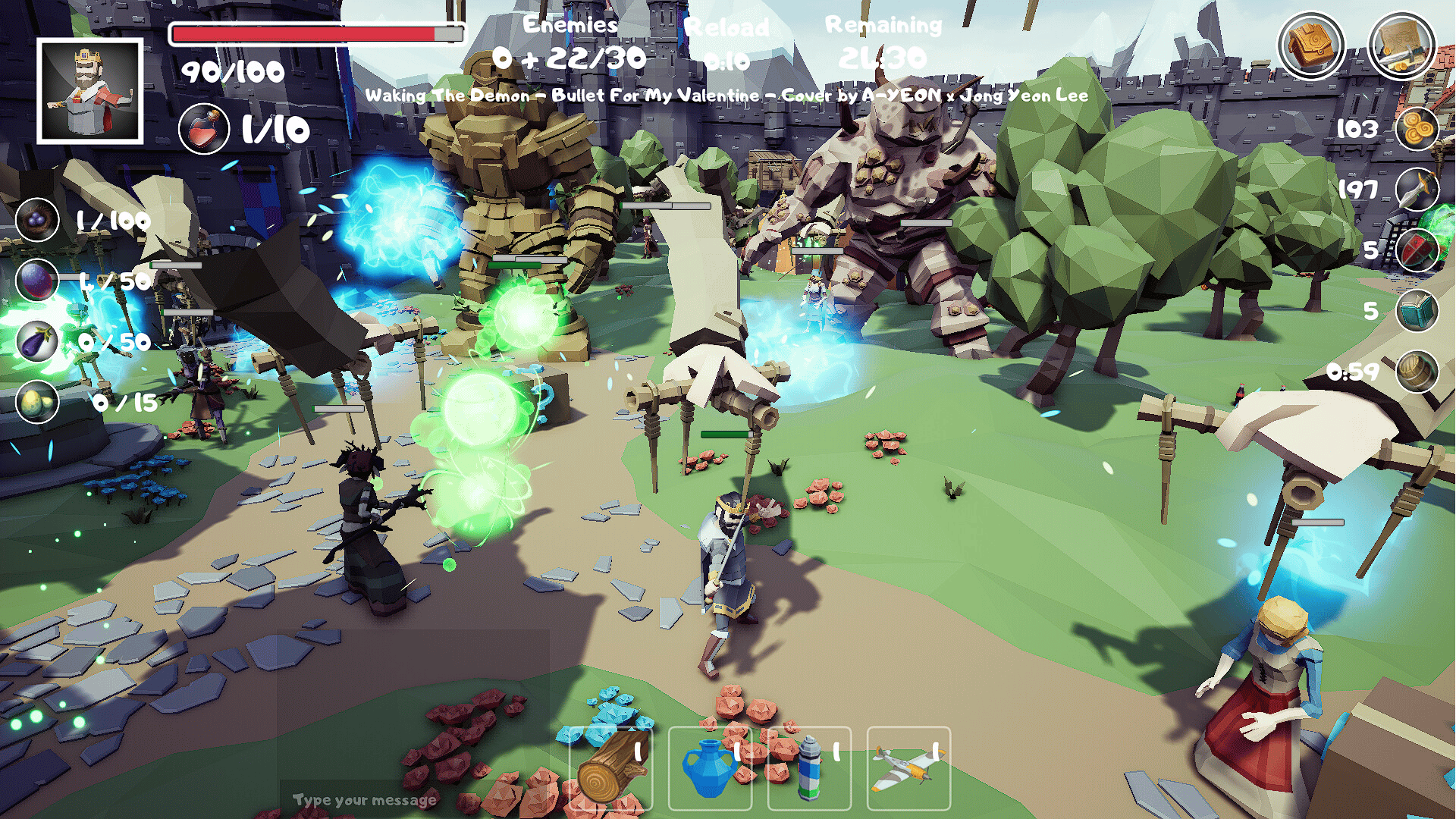Choose the yellow eggs resource icon
1456x819 pixels.
(x=37, y=402)
